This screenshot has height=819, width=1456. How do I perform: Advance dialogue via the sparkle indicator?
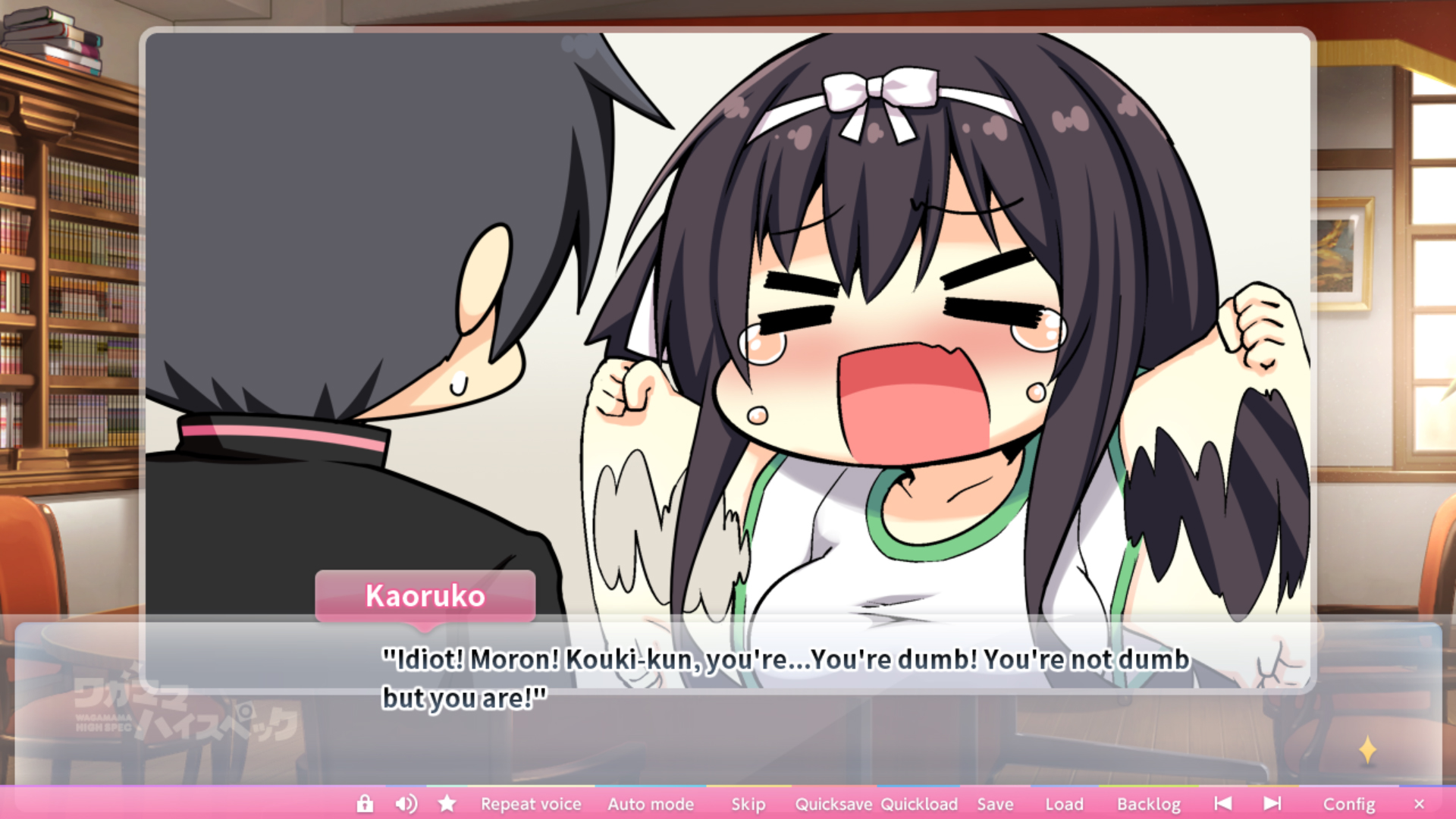[1367, 750]
